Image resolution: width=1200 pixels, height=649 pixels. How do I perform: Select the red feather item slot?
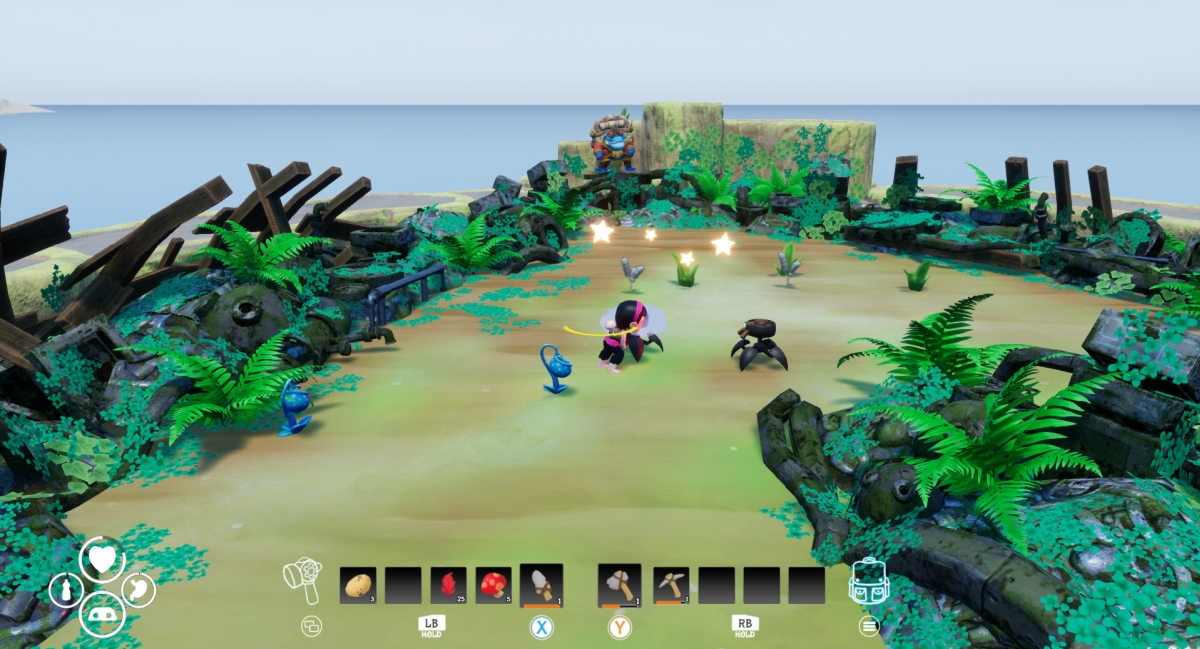(448, 585)
